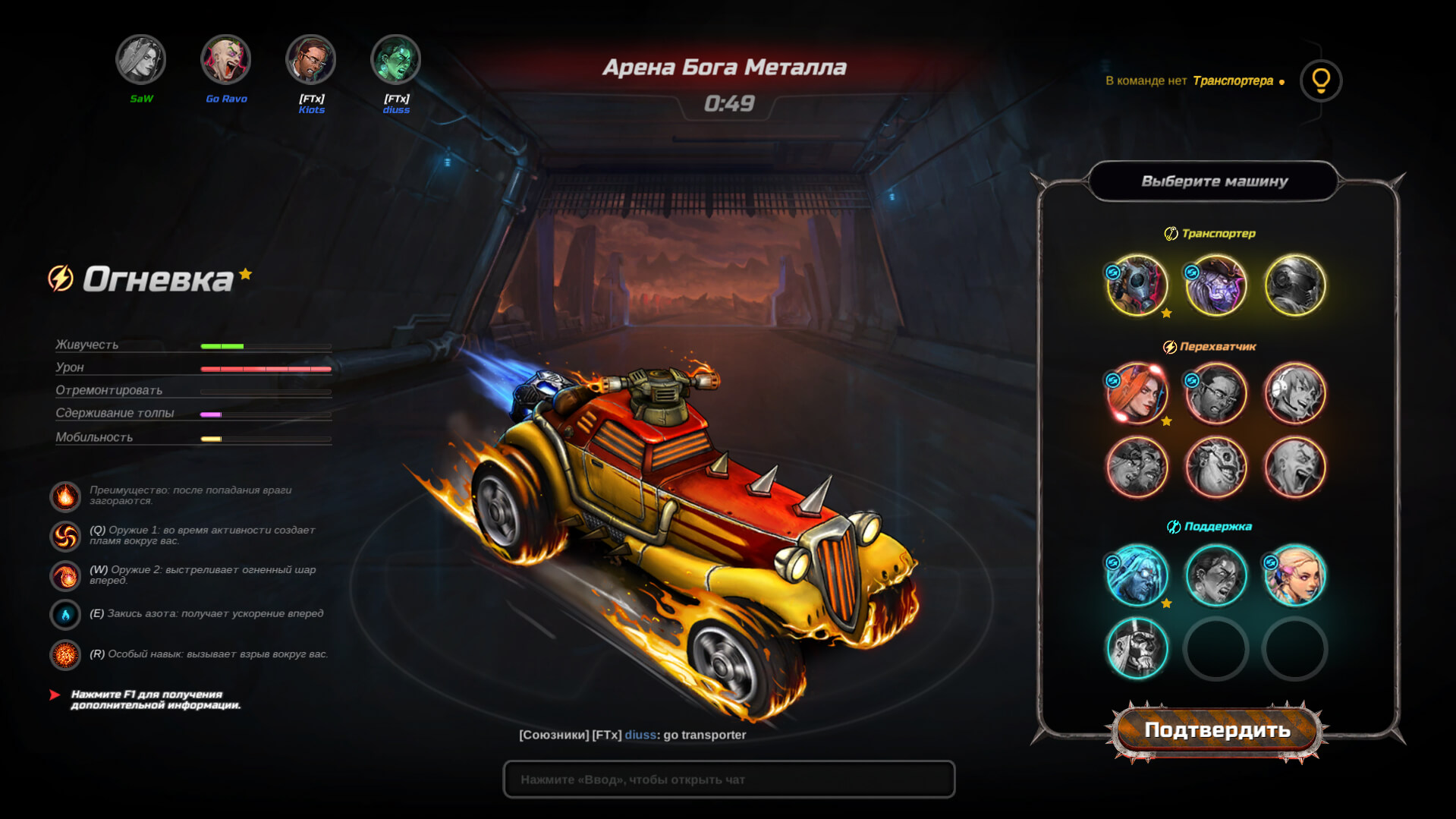Select the blonde Поддержка character portrait
1456x819 pixels.
pos(1294,575)
